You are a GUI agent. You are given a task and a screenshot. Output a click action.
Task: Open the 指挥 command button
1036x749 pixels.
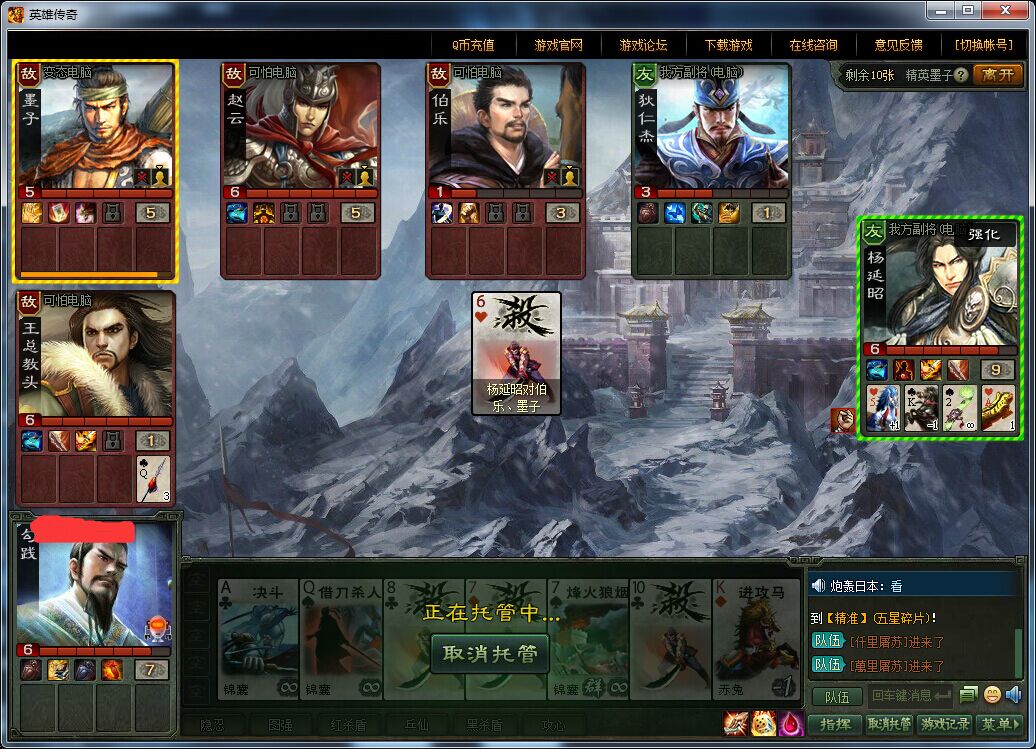834,724
